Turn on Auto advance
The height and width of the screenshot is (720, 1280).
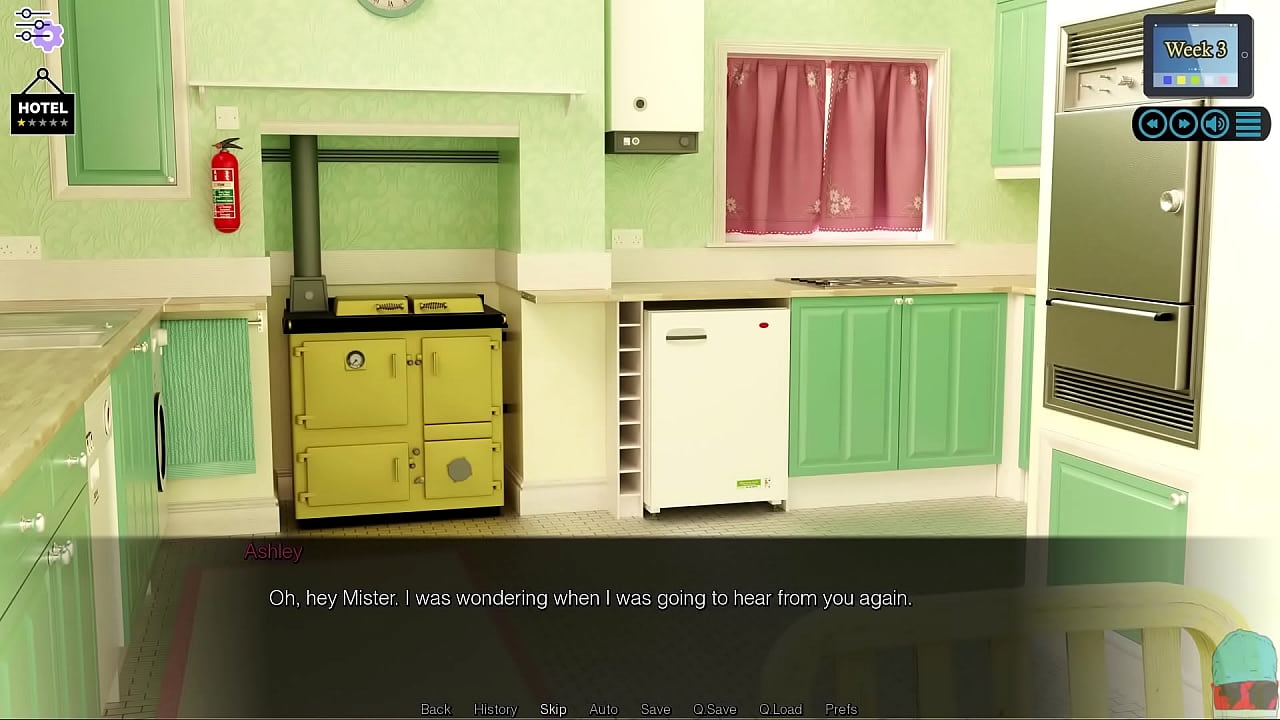pyautogui.click(x=603, y=709)
